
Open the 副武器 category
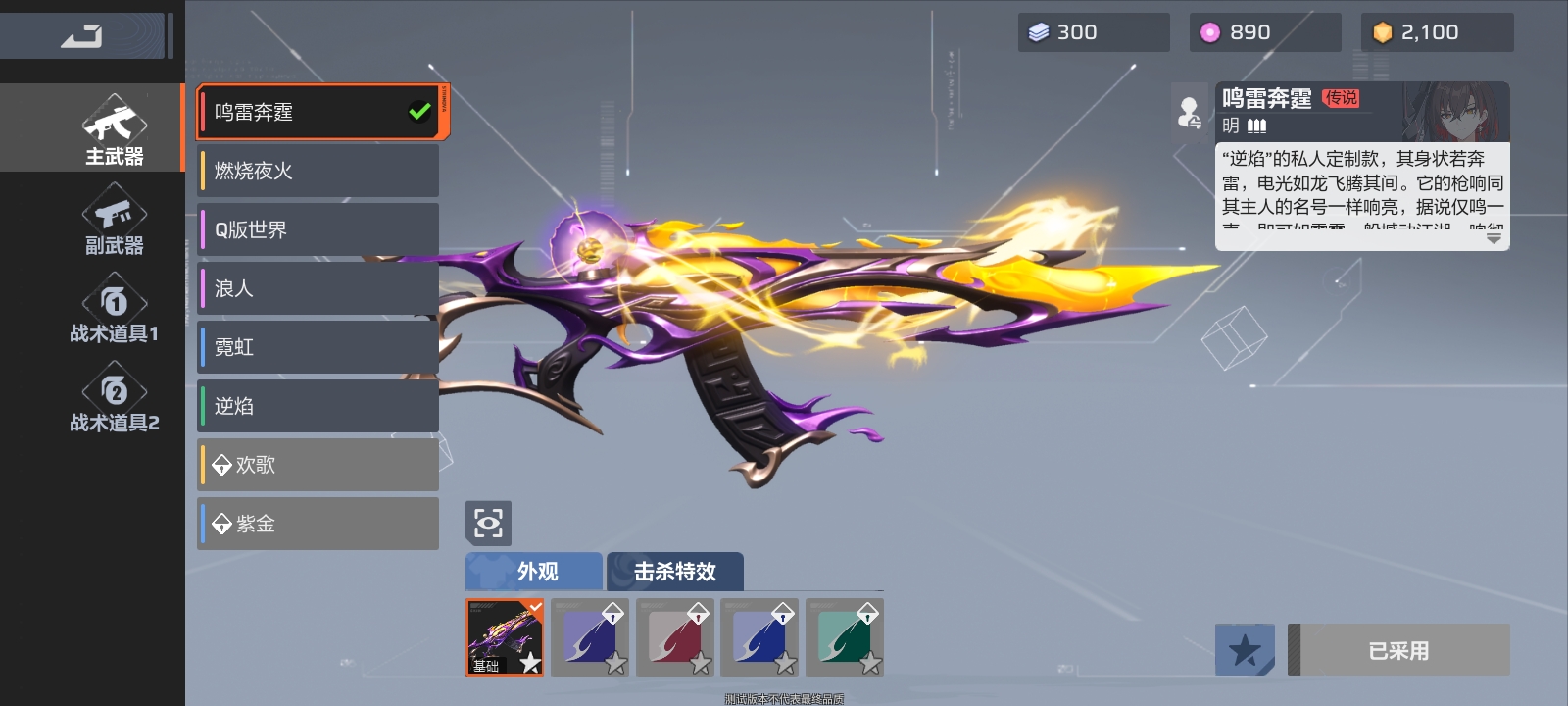point(114,222)
